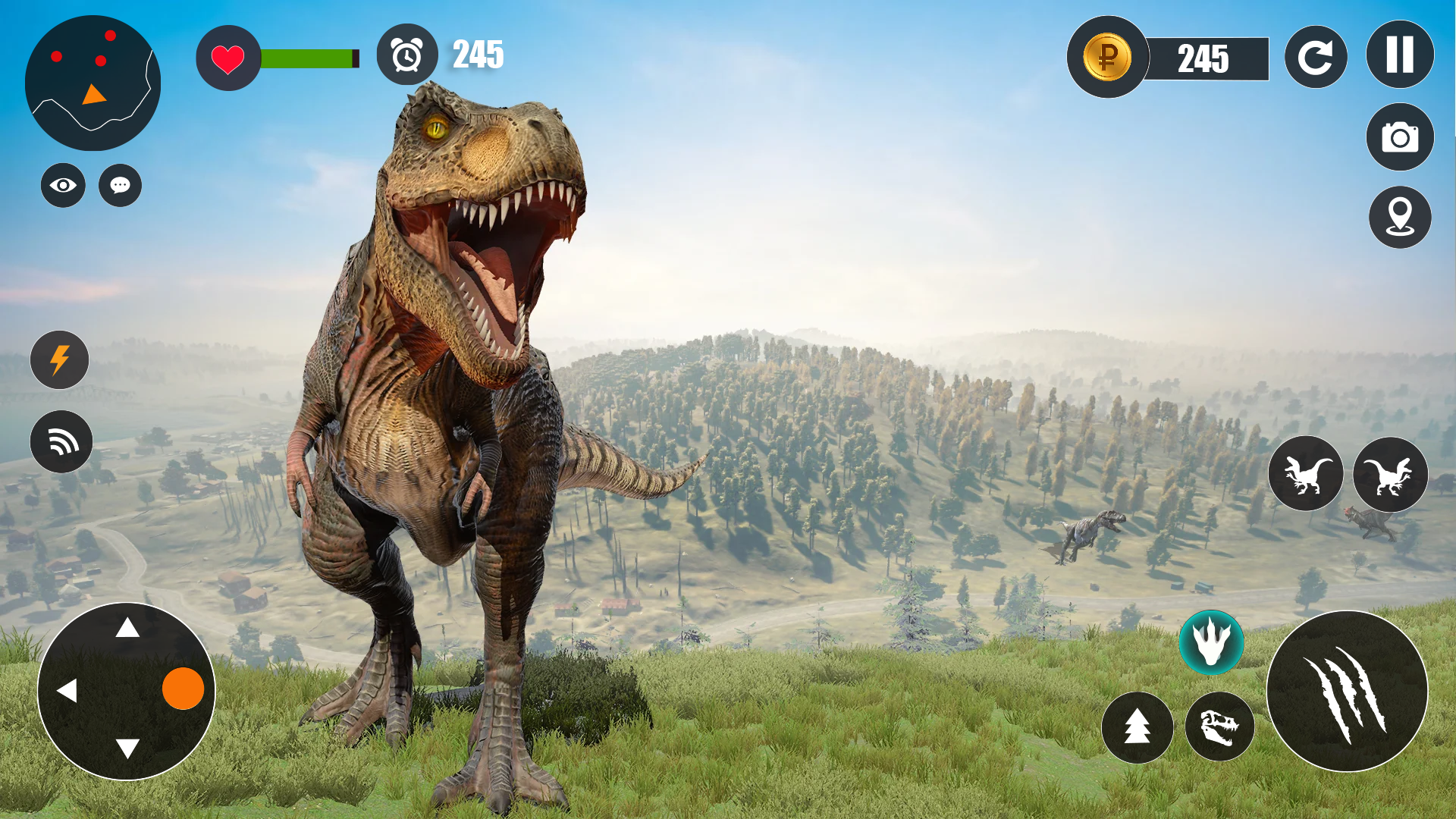
Task: Tap the signal waves roar button
Action: click(x=61, y=441)
